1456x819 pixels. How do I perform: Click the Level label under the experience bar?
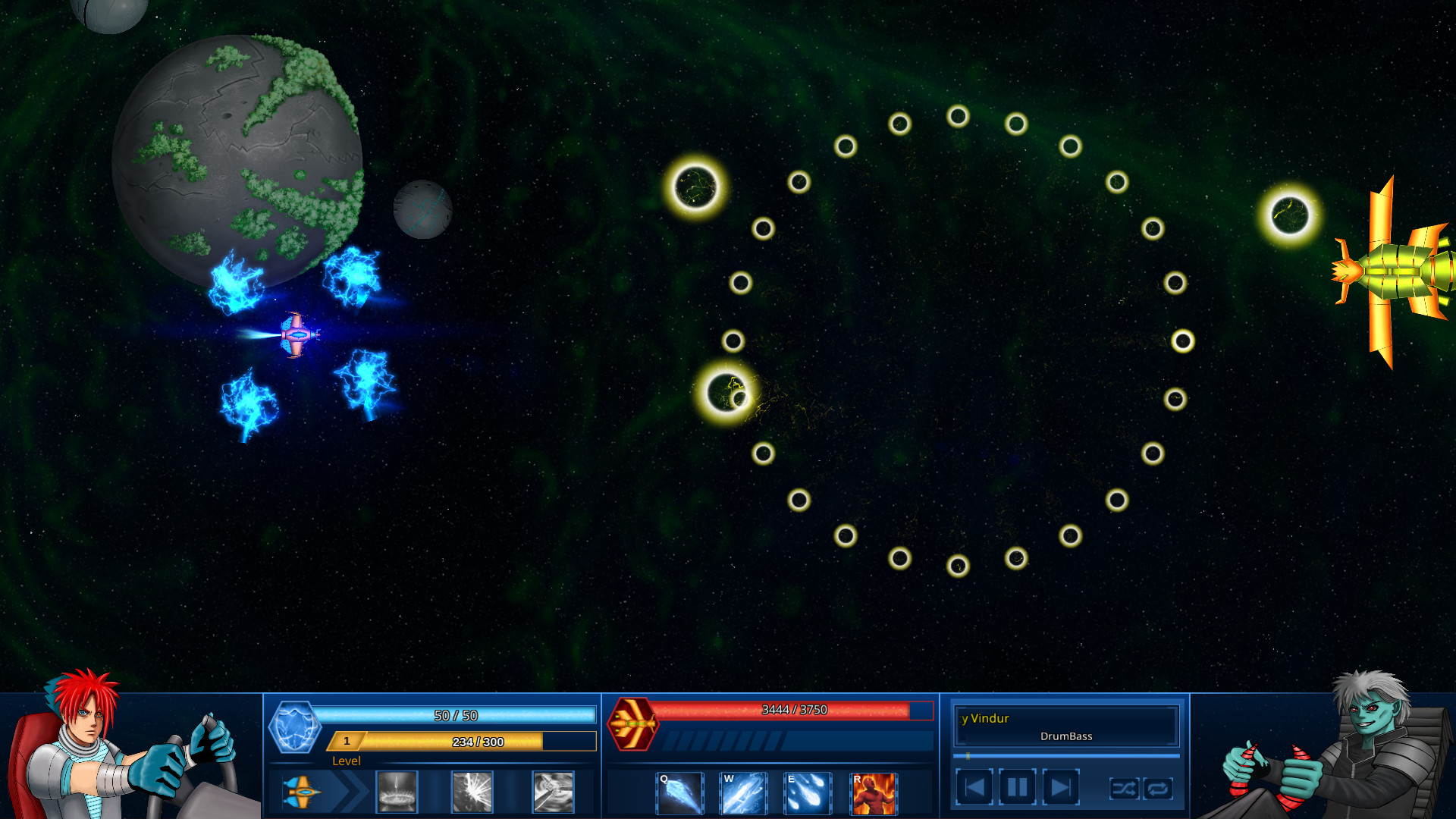point(347,761)
